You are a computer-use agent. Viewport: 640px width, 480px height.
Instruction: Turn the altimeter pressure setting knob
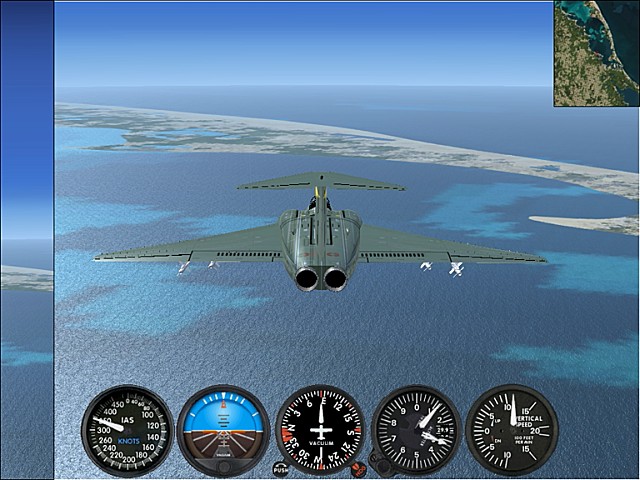coord(380,463)
